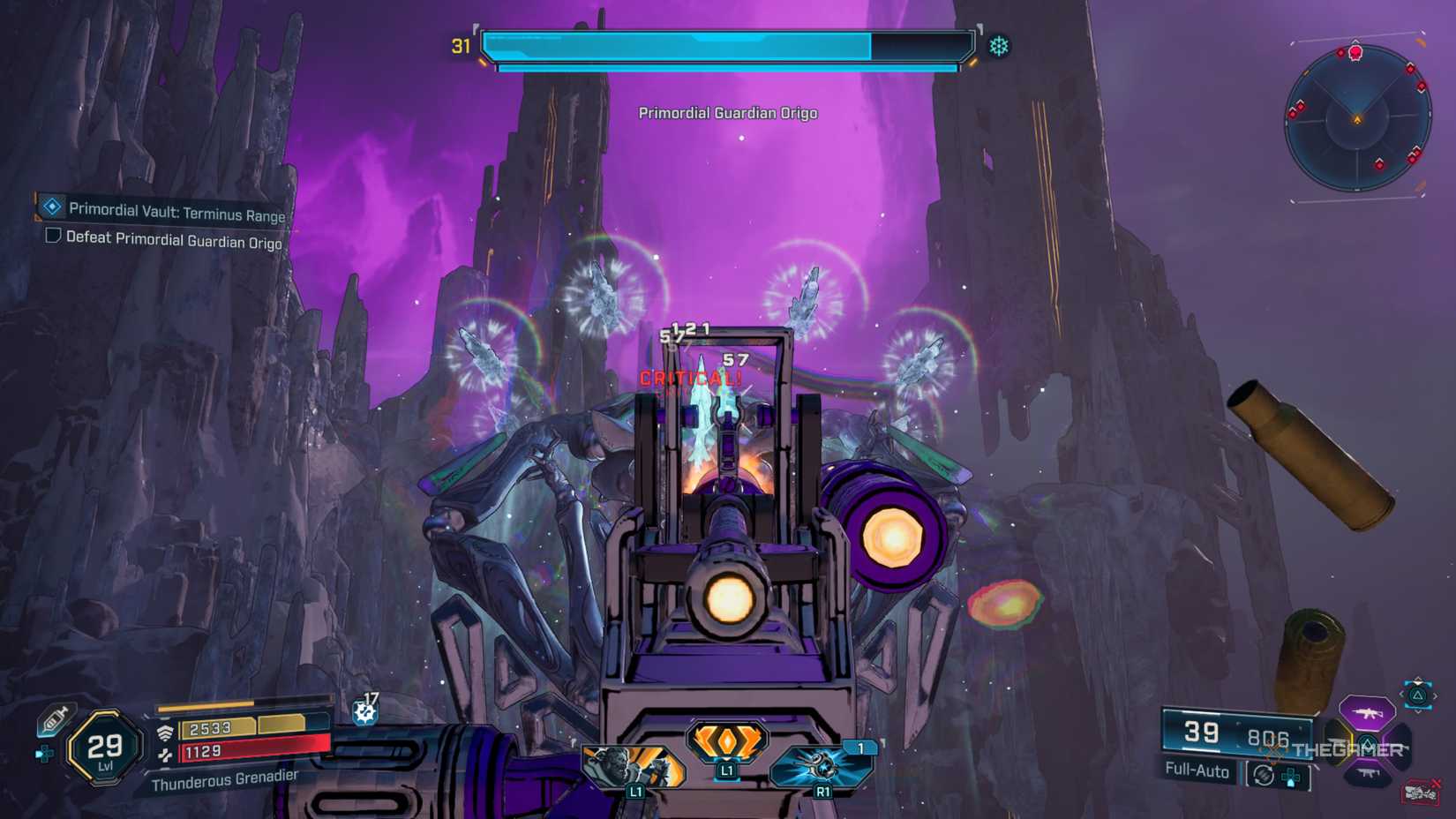This screenshot has width=1456, height=819.
Task: Select the SMG in the weapon wheel
Action: [1367, 773]
